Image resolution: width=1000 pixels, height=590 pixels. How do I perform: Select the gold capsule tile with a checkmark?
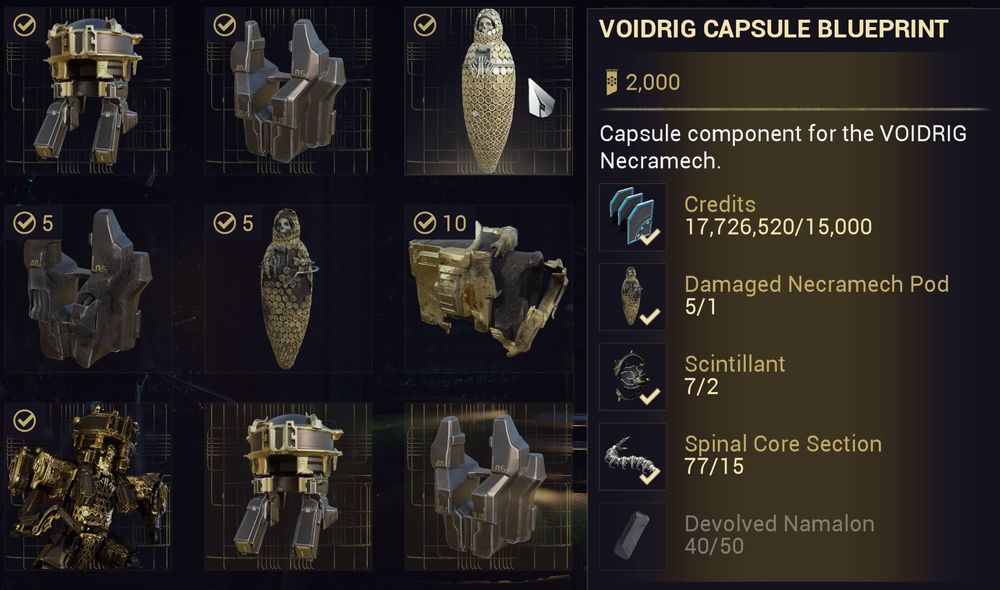(x=87, y=90)
